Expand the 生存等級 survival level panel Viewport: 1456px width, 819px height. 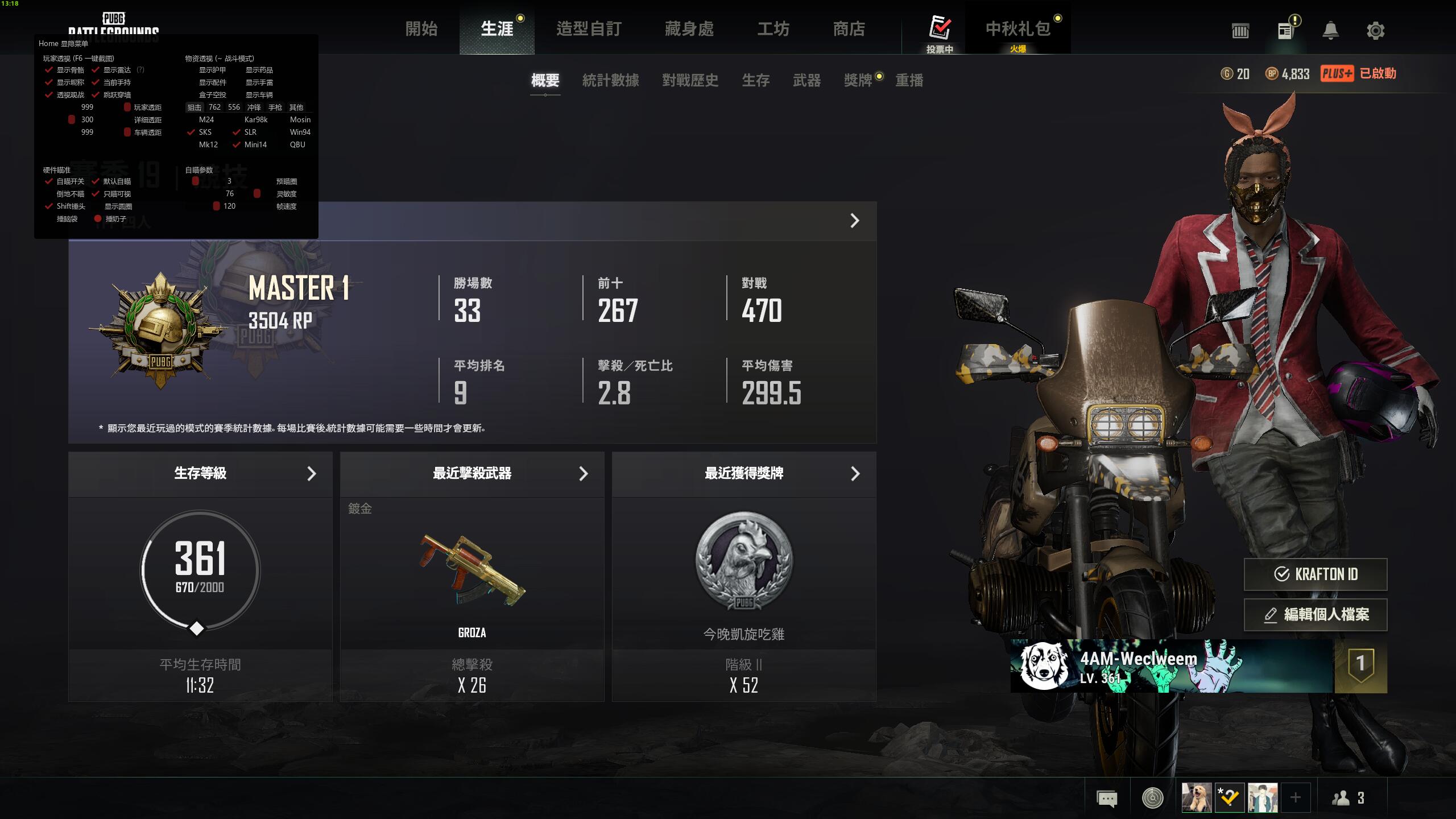(x=200, y=474)
